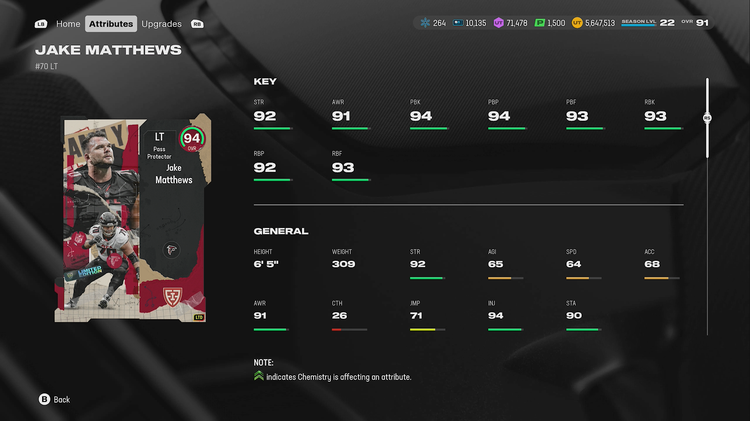Open the Upgrades tab
The image size is (750, 421).
[x=161, y=23]
